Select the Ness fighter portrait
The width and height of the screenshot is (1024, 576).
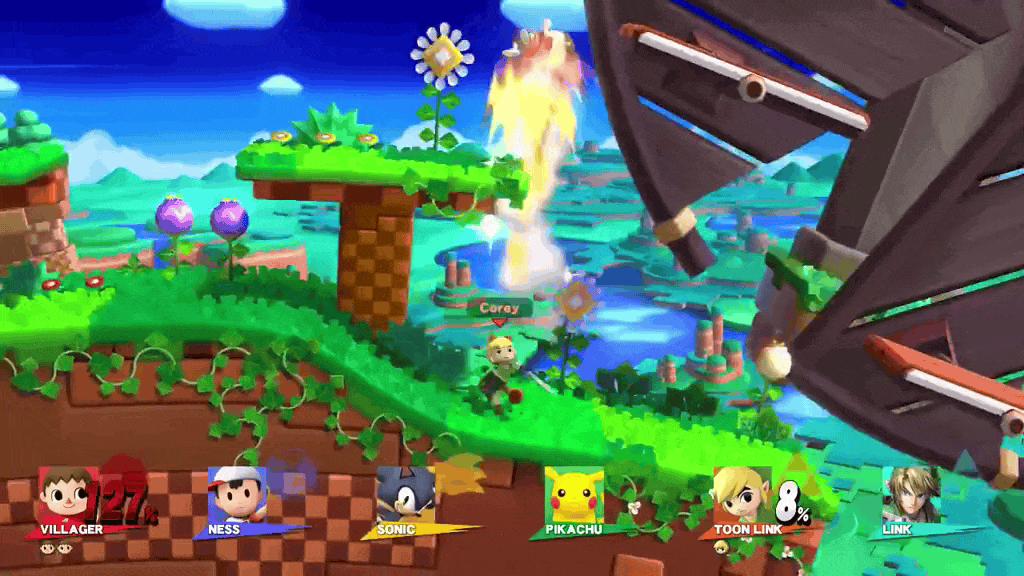pyautogui.click(x=237, y=494)
